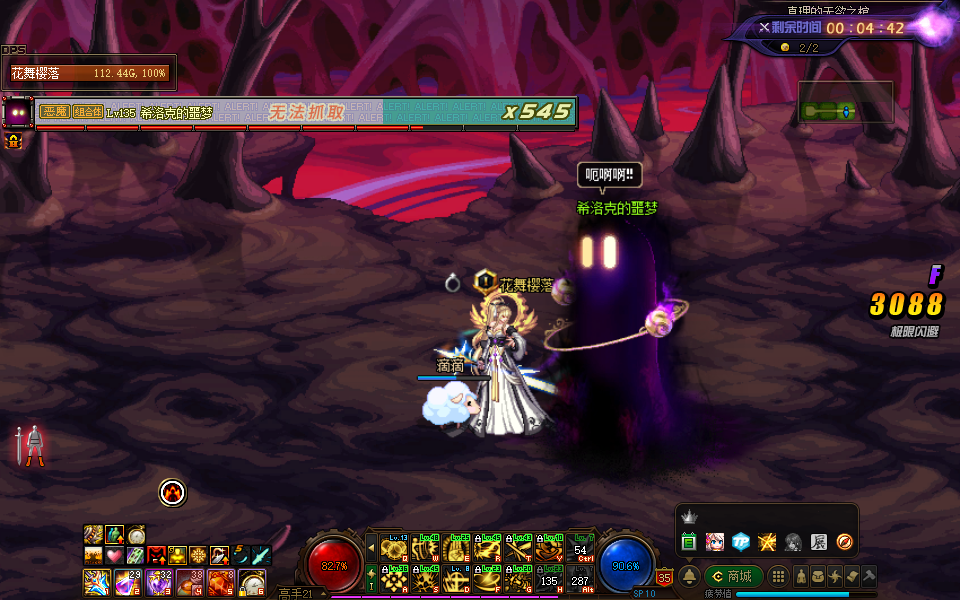
Task: Click the green calendar event icon
Action: (688, 542)
